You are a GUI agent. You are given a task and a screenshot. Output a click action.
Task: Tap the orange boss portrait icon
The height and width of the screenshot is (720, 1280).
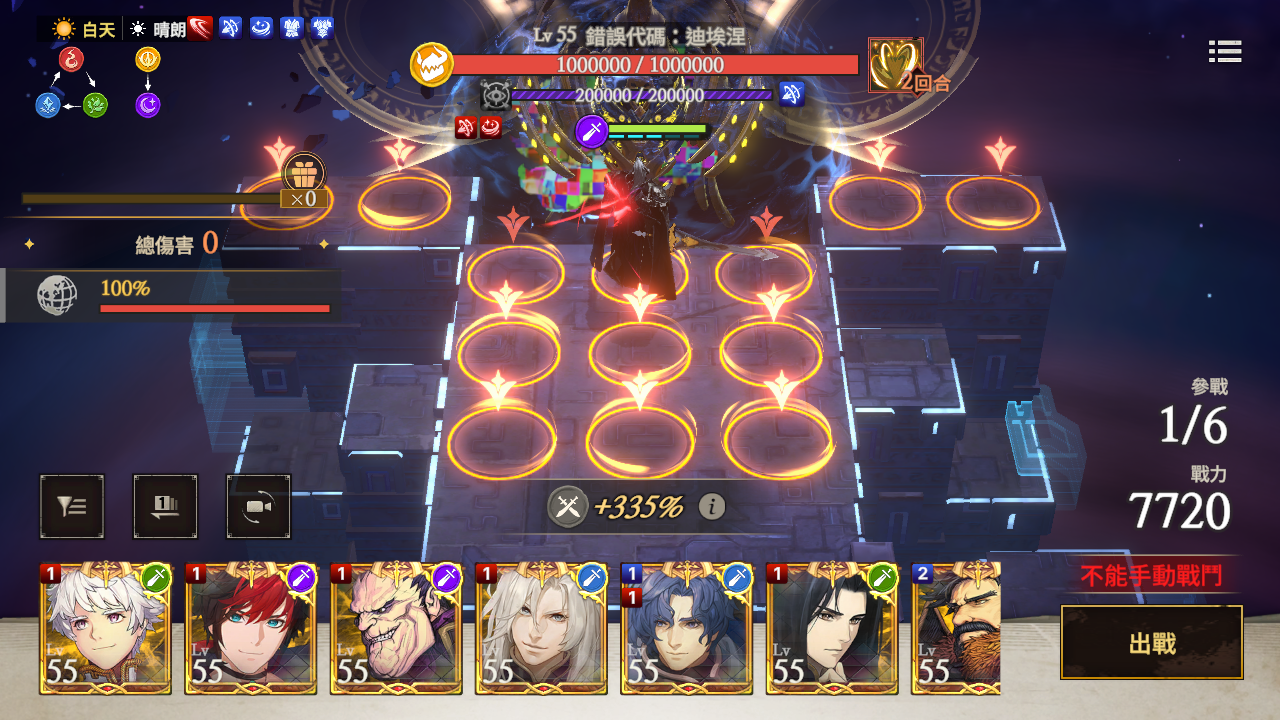[431, 65]
